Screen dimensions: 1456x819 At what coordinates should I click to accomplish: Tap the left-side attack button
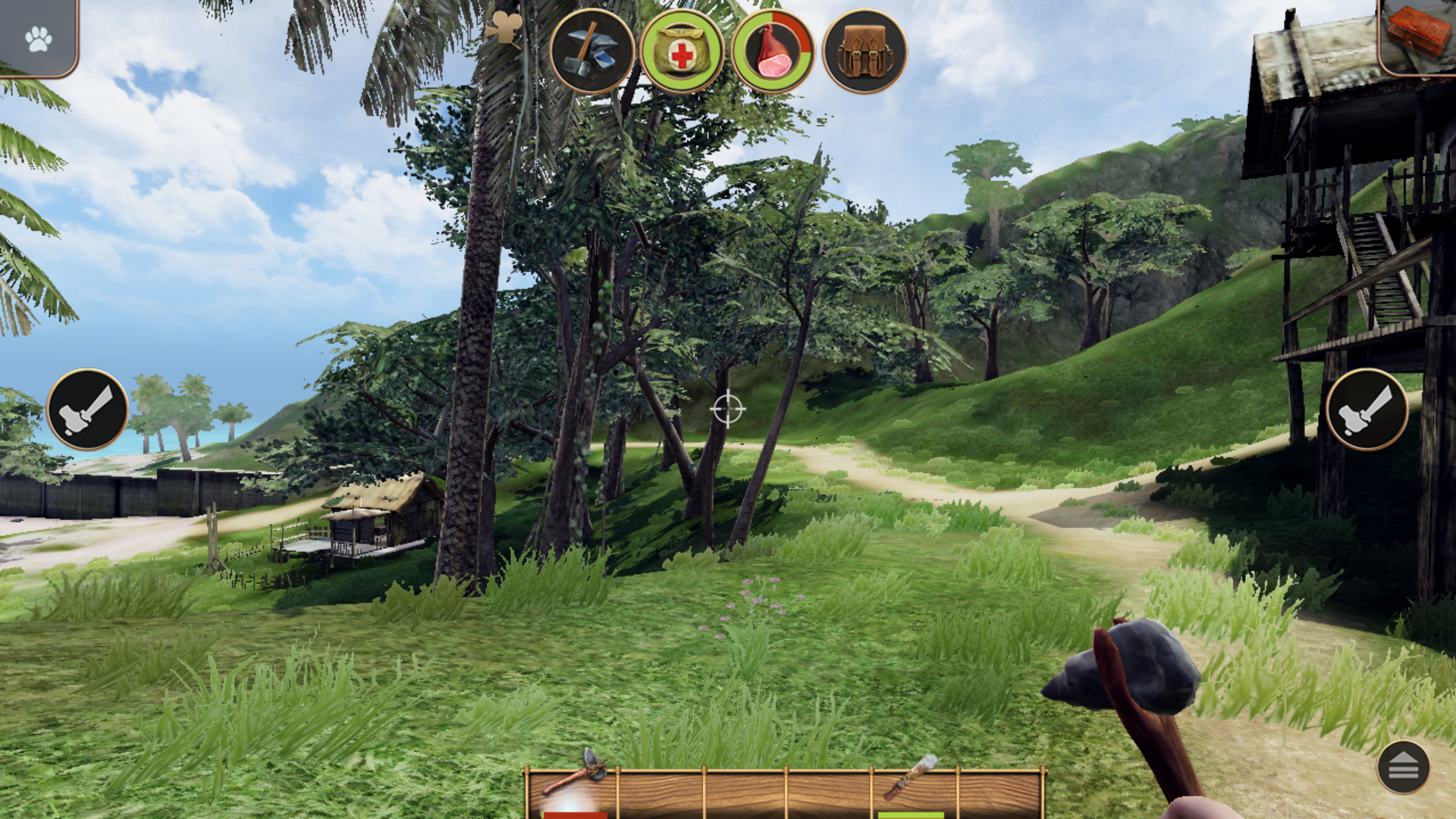coord(87,409)
